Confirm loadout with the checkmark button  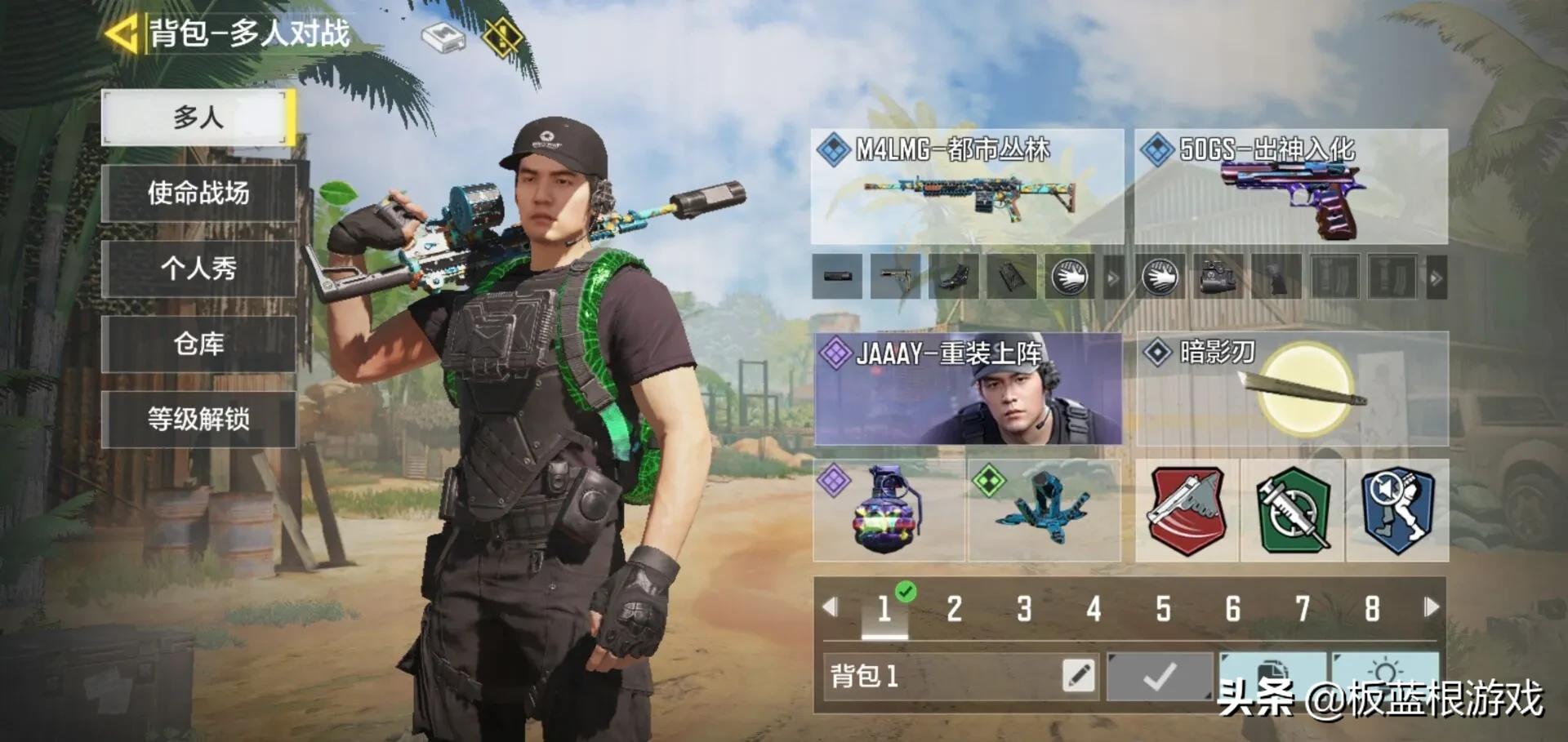pos(1159,676)
